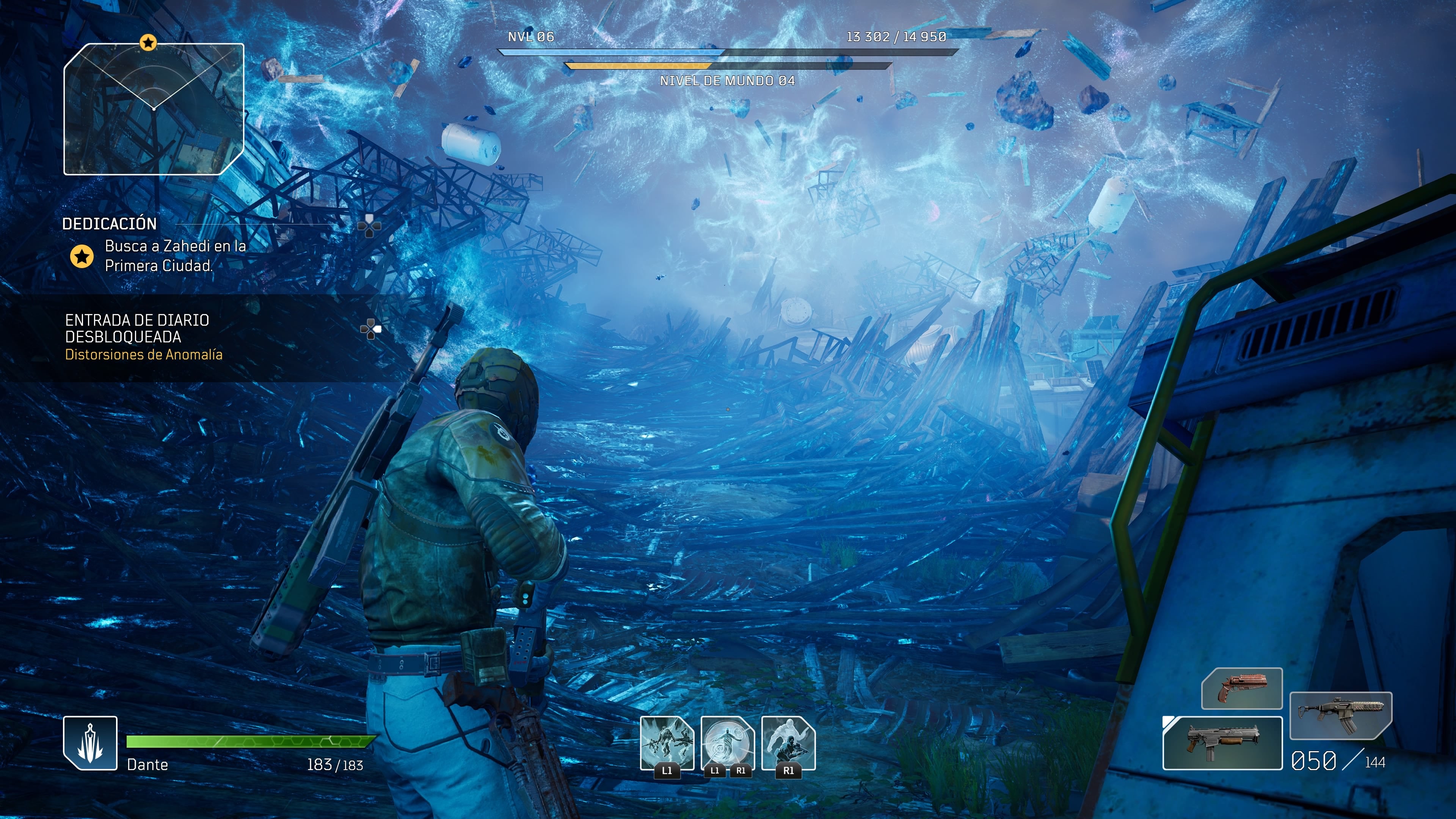Click the gold star quest objective icon
Image resolution: width=1456 pixels, height=819 pixels.
(82, 256)
